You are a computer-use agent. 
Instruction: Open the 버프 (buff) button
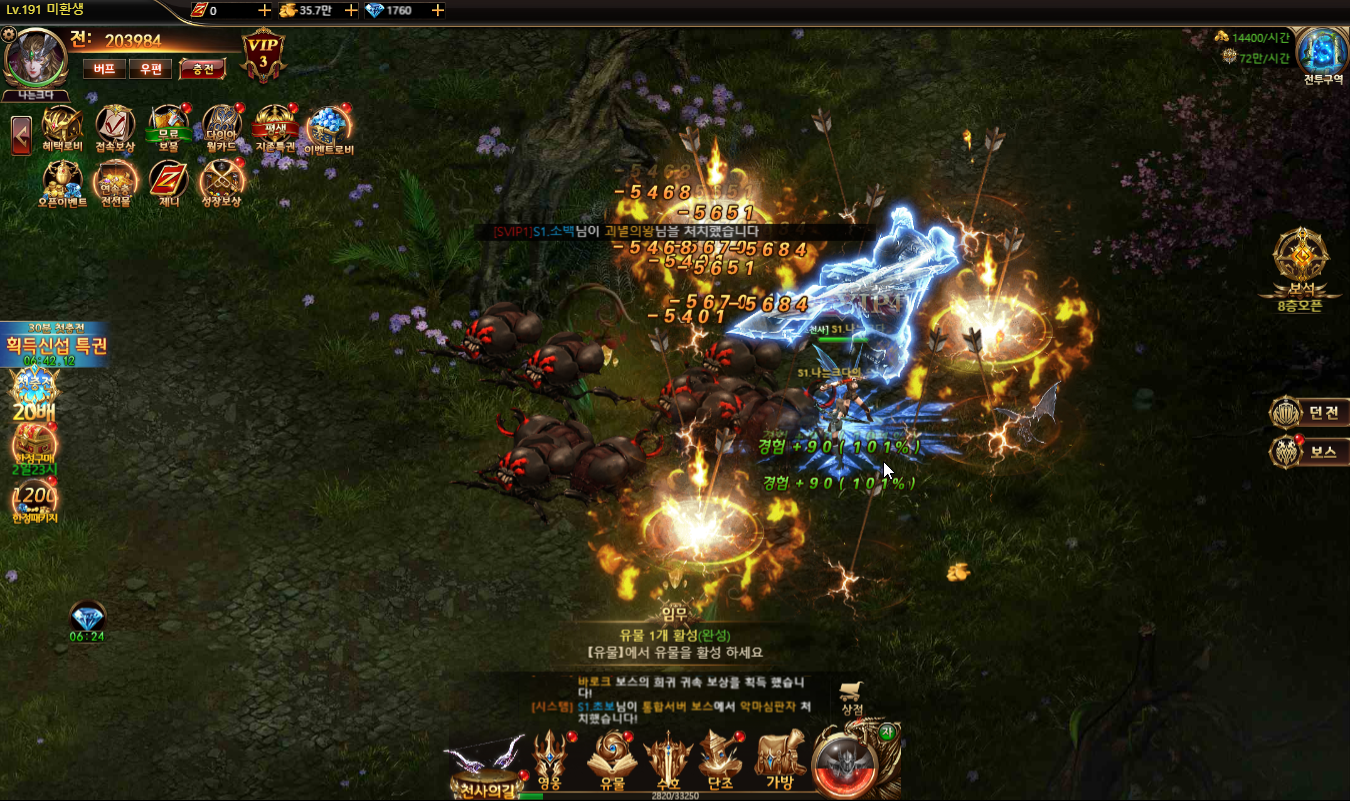104,69
